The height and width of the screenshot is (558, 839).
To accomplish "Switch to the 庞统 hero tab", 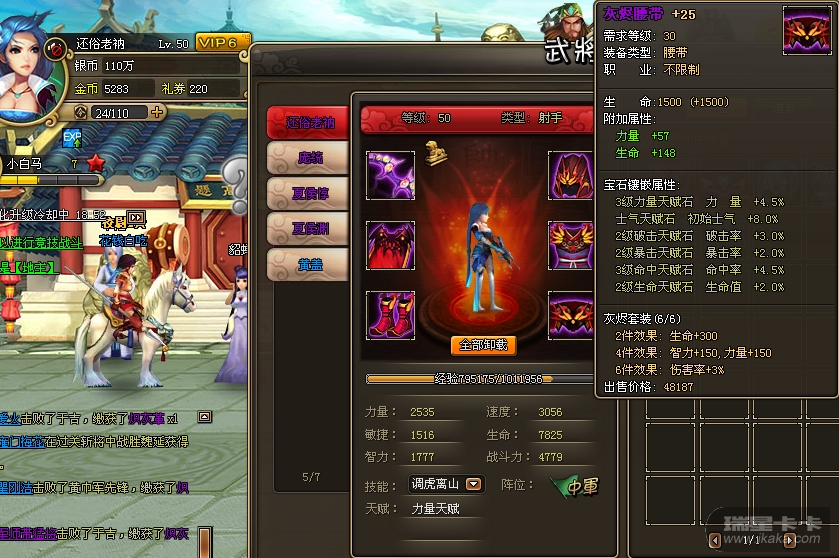I will click(309, 158).
